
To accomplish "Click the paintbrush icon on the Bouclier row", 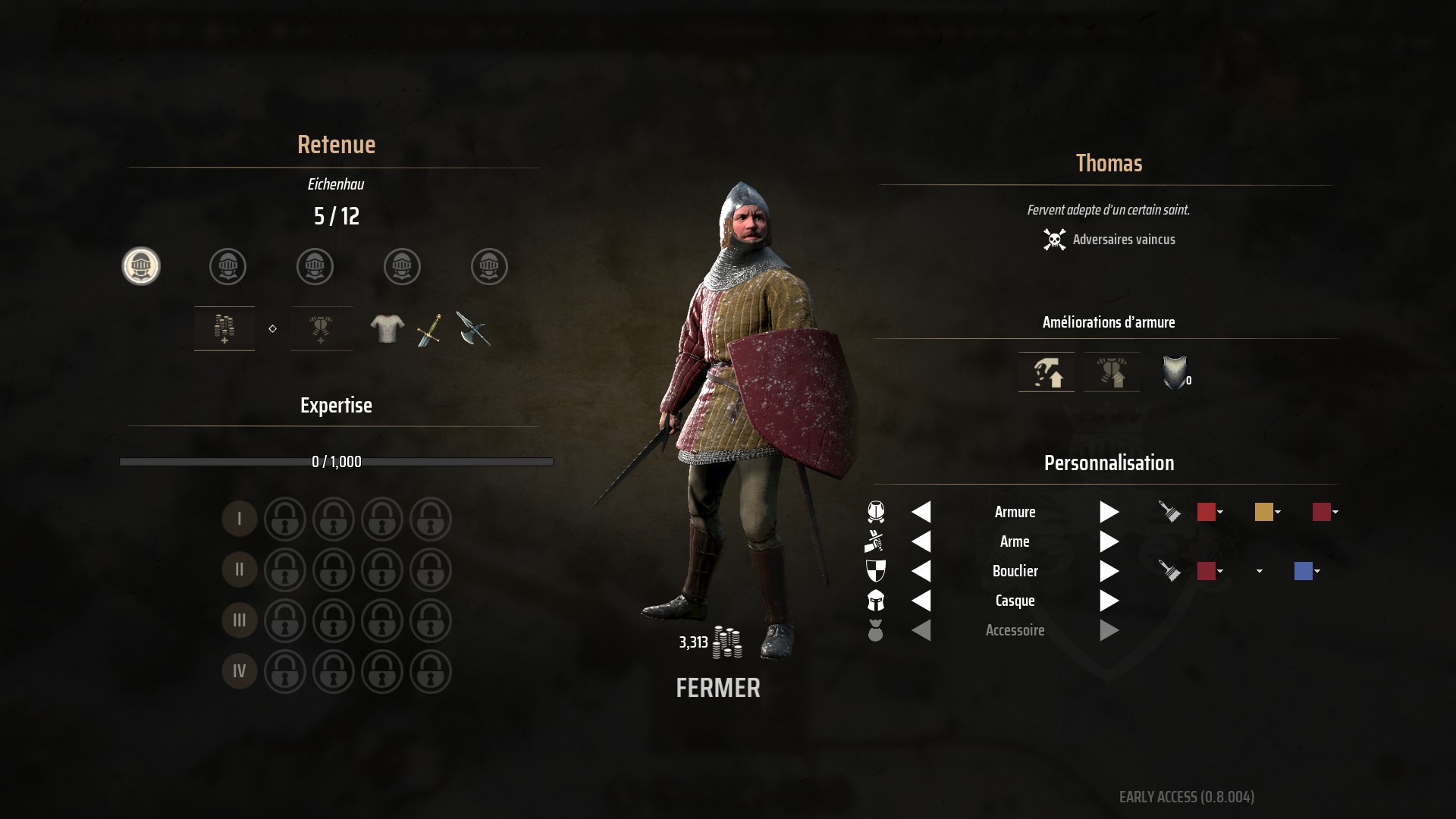I will (1169, 571).
